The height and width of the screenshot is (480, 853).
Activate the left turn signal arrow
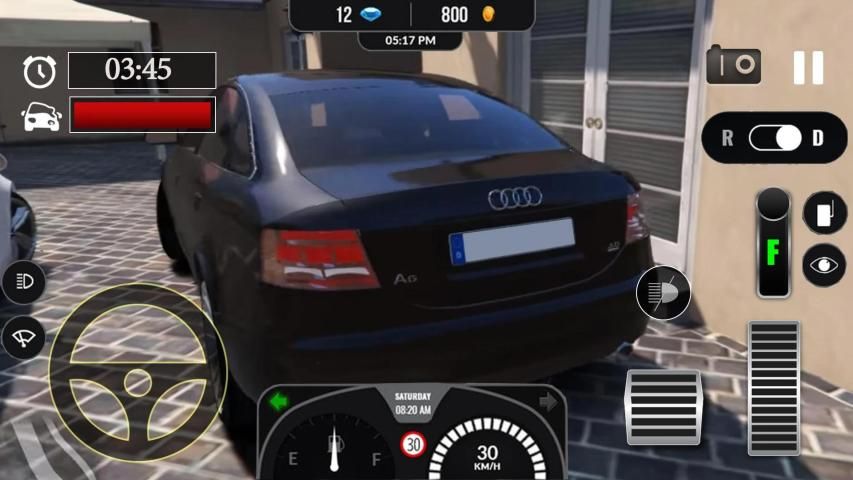(x=279, y=402)
